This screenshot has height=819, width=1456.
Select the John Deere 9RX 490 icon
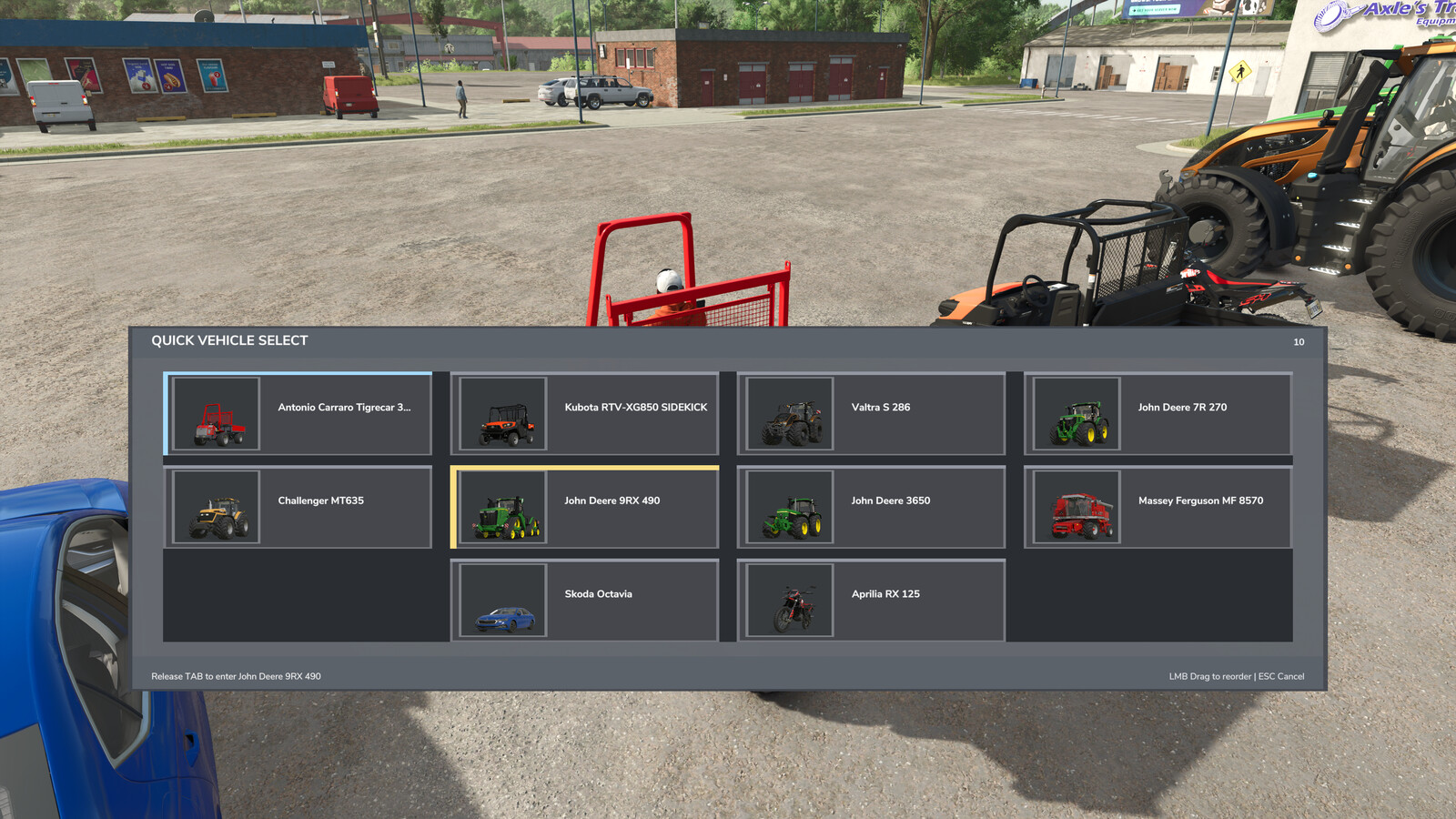(x=502, y=507)
